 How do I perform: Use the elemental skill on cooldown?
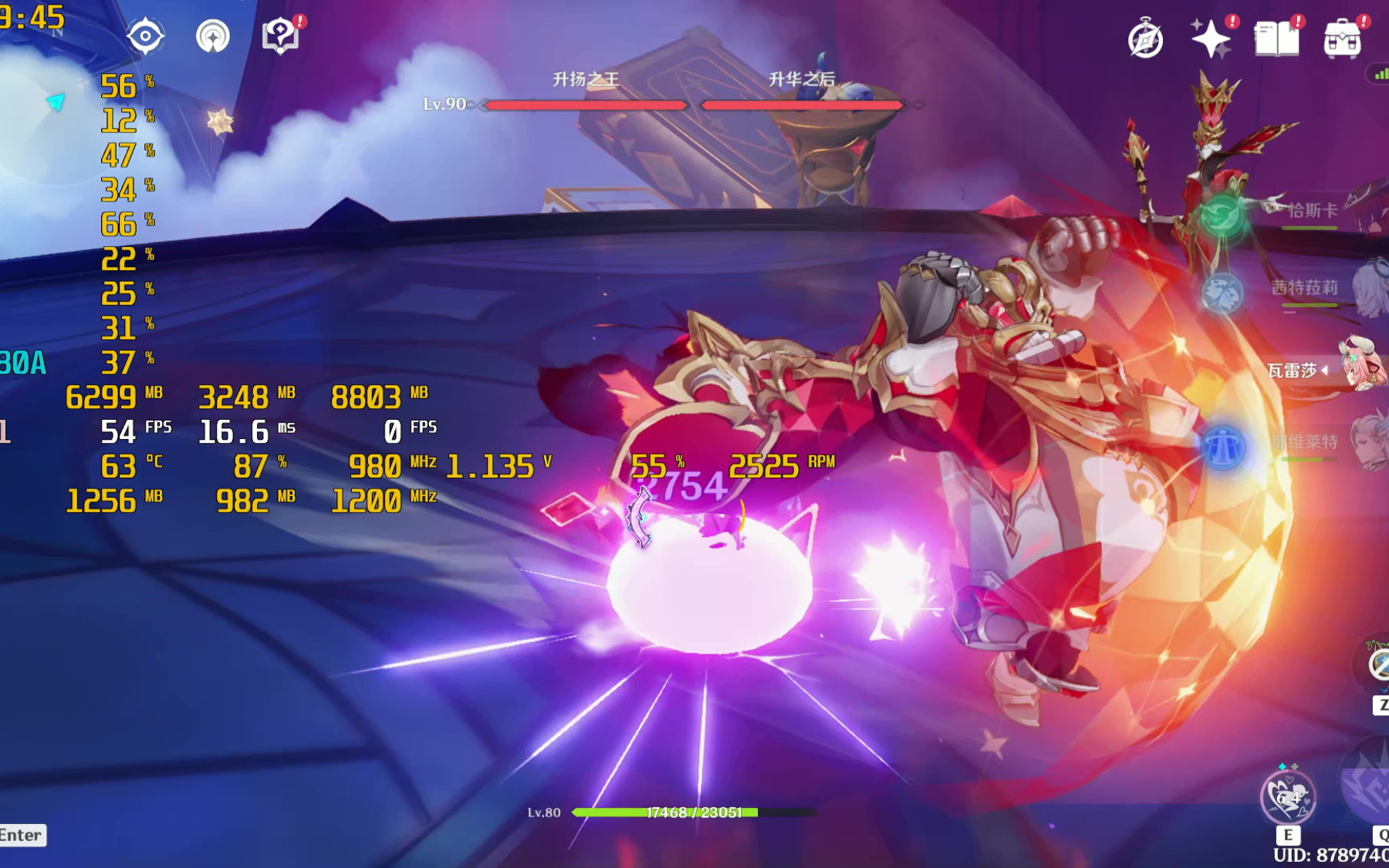point(1287,798)
